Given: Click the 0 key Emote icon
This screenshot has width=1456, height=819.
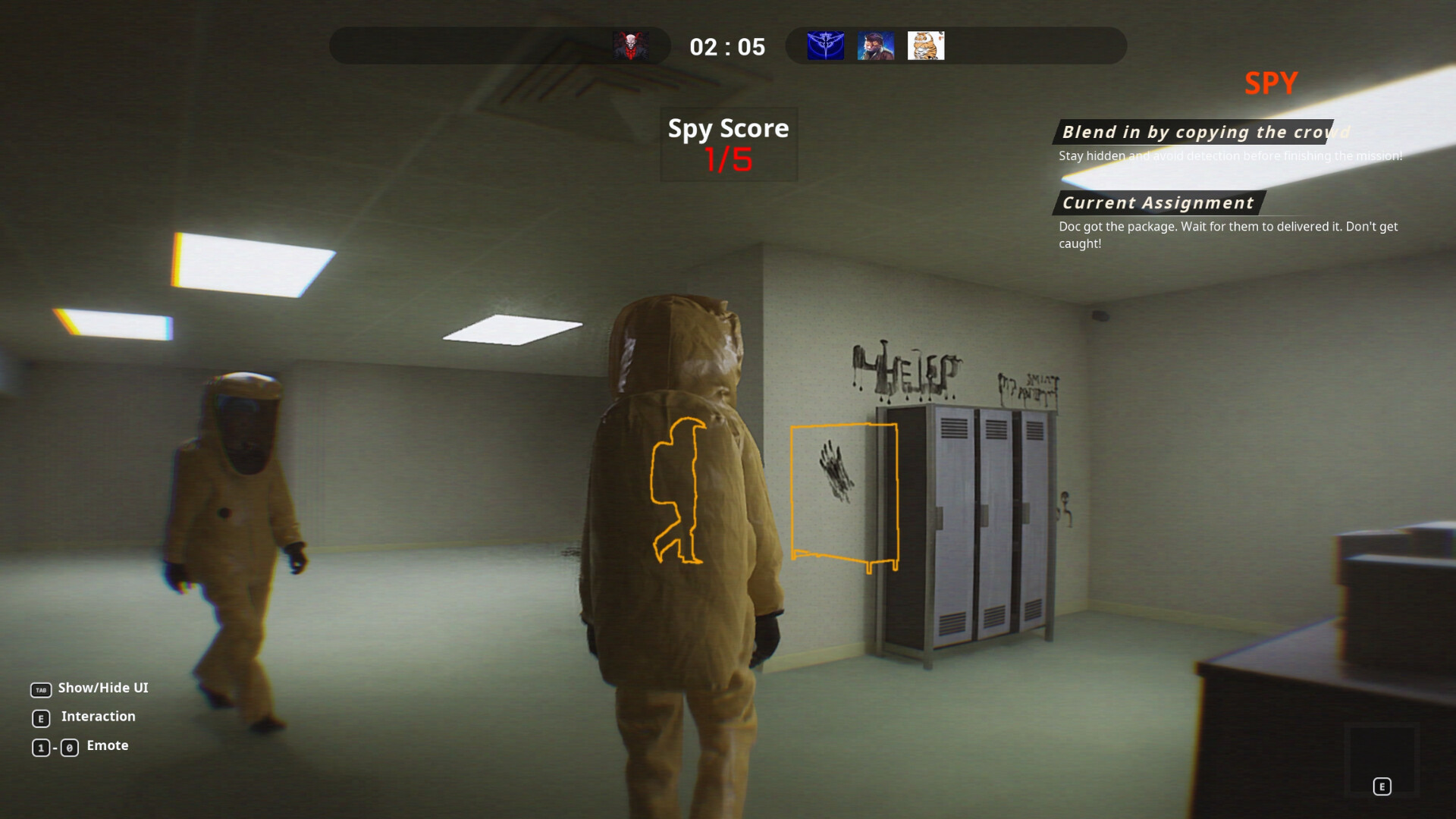Looking at the screenshot, I should pyautogui.click(x=70, y=746).
